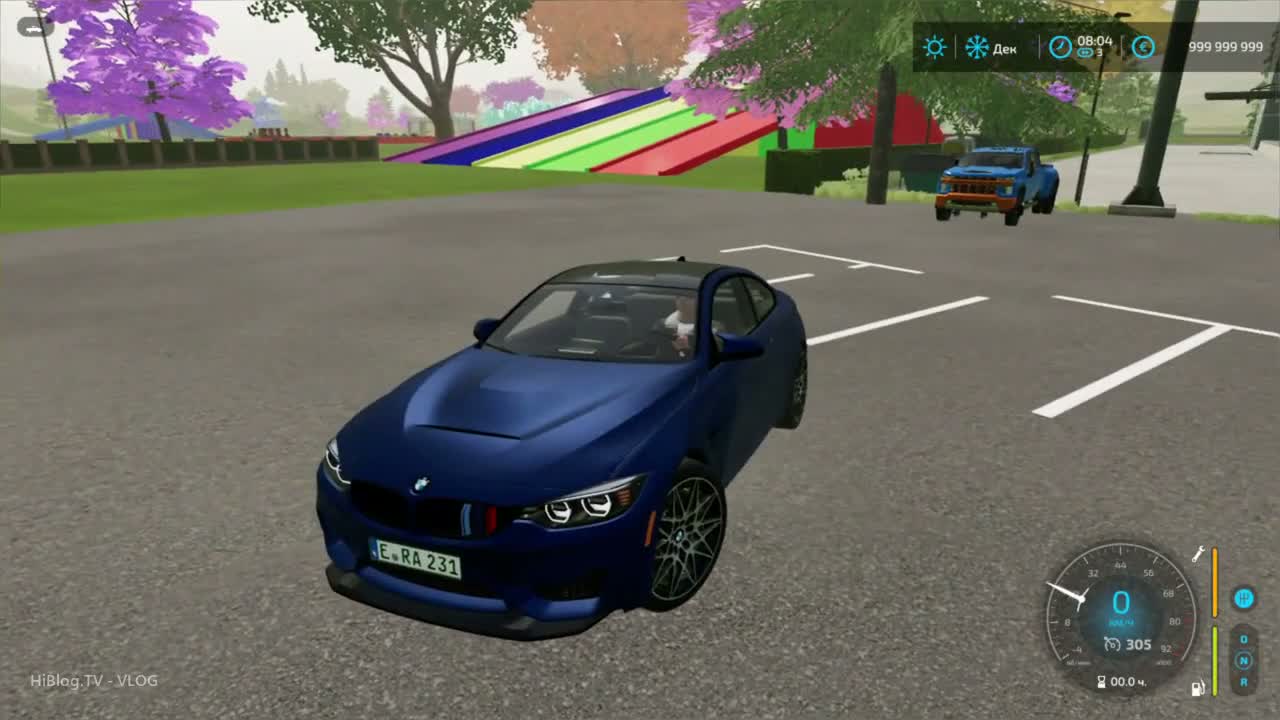
Task: Shift to neutral gear N
Action: (x=1244, y=660)
